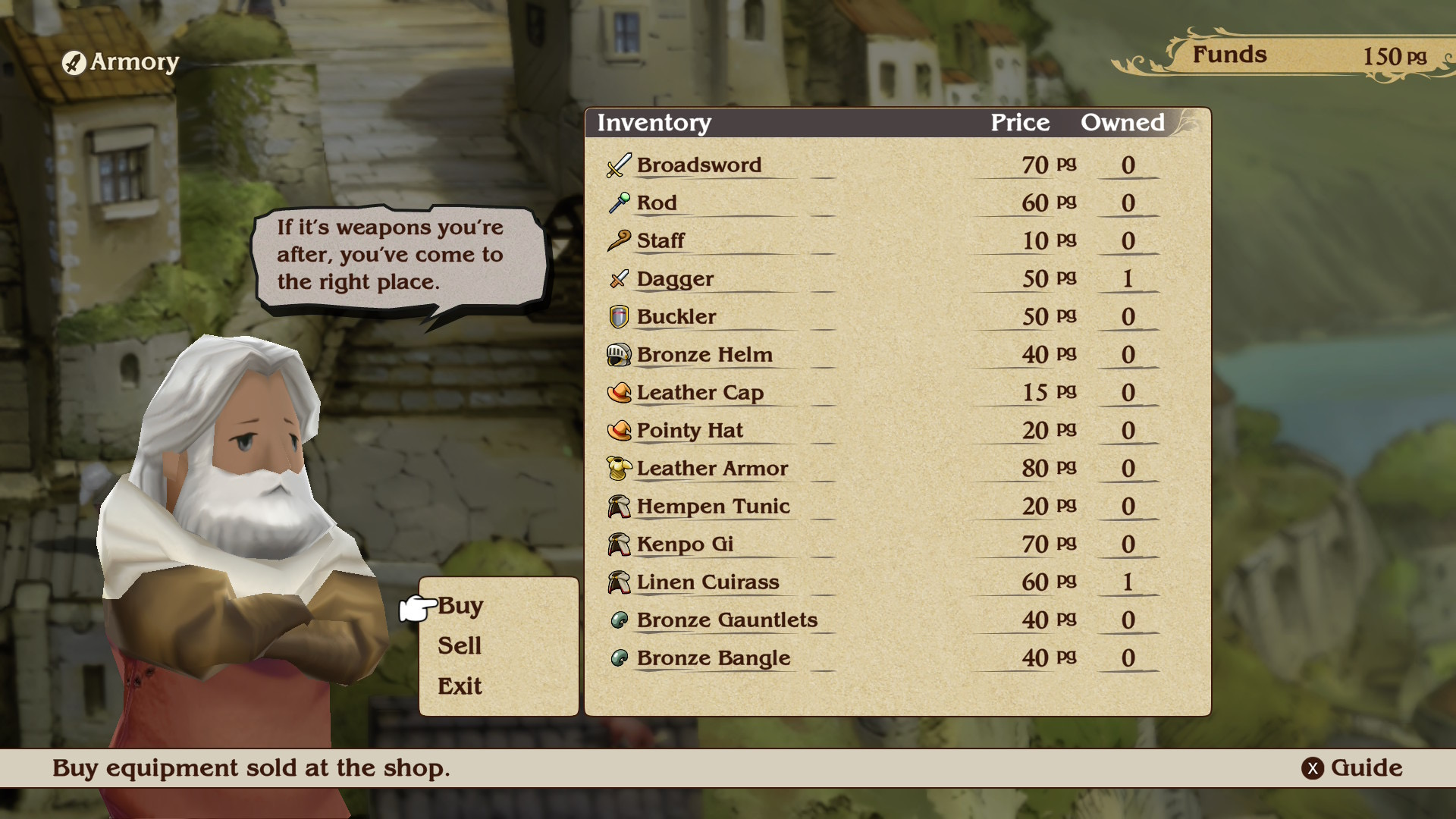Select the Broadsword listing
The image size is (1456, 819).
click(698, 165)
